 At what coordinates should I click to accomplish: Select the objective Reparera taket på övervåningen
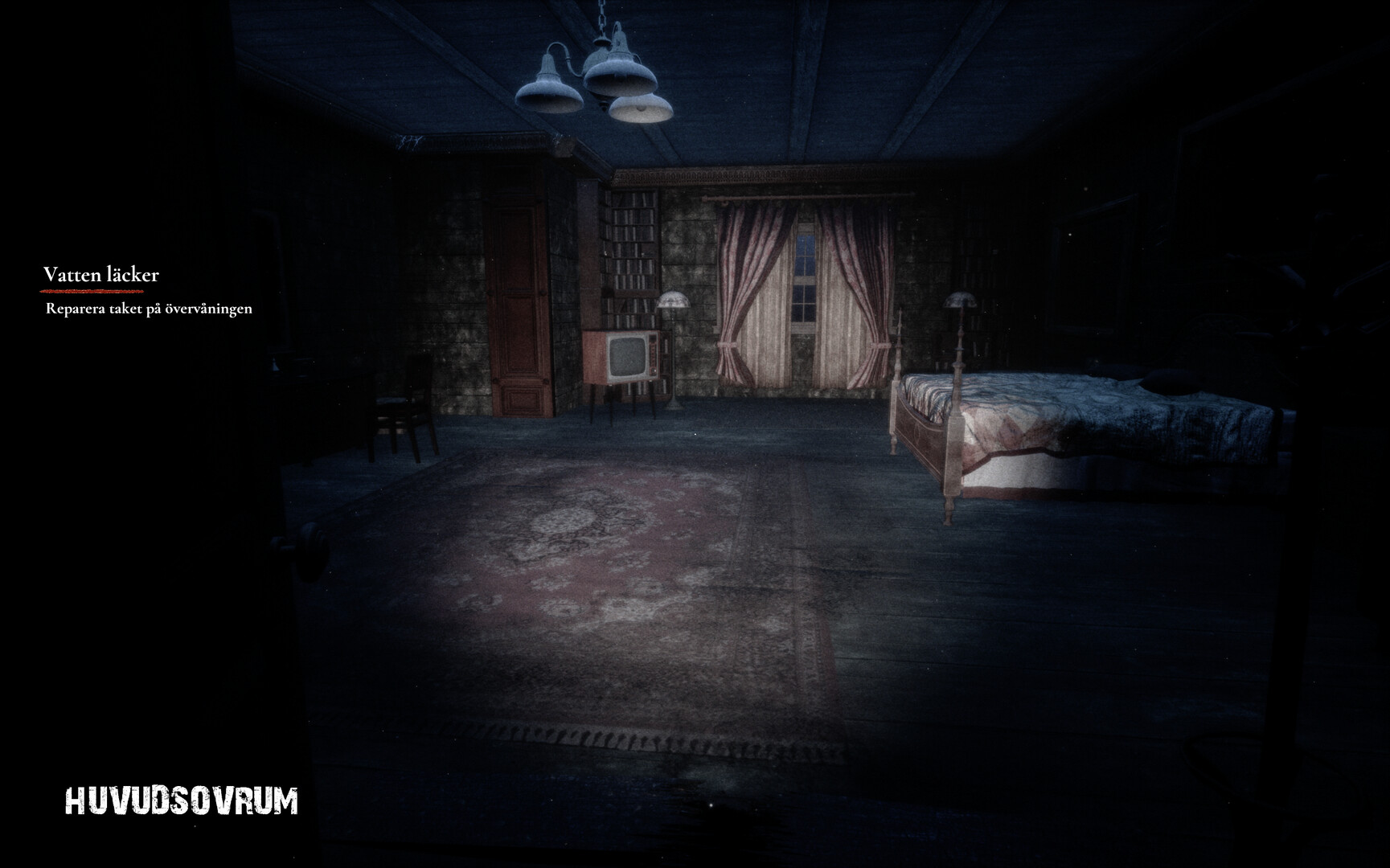150,307
